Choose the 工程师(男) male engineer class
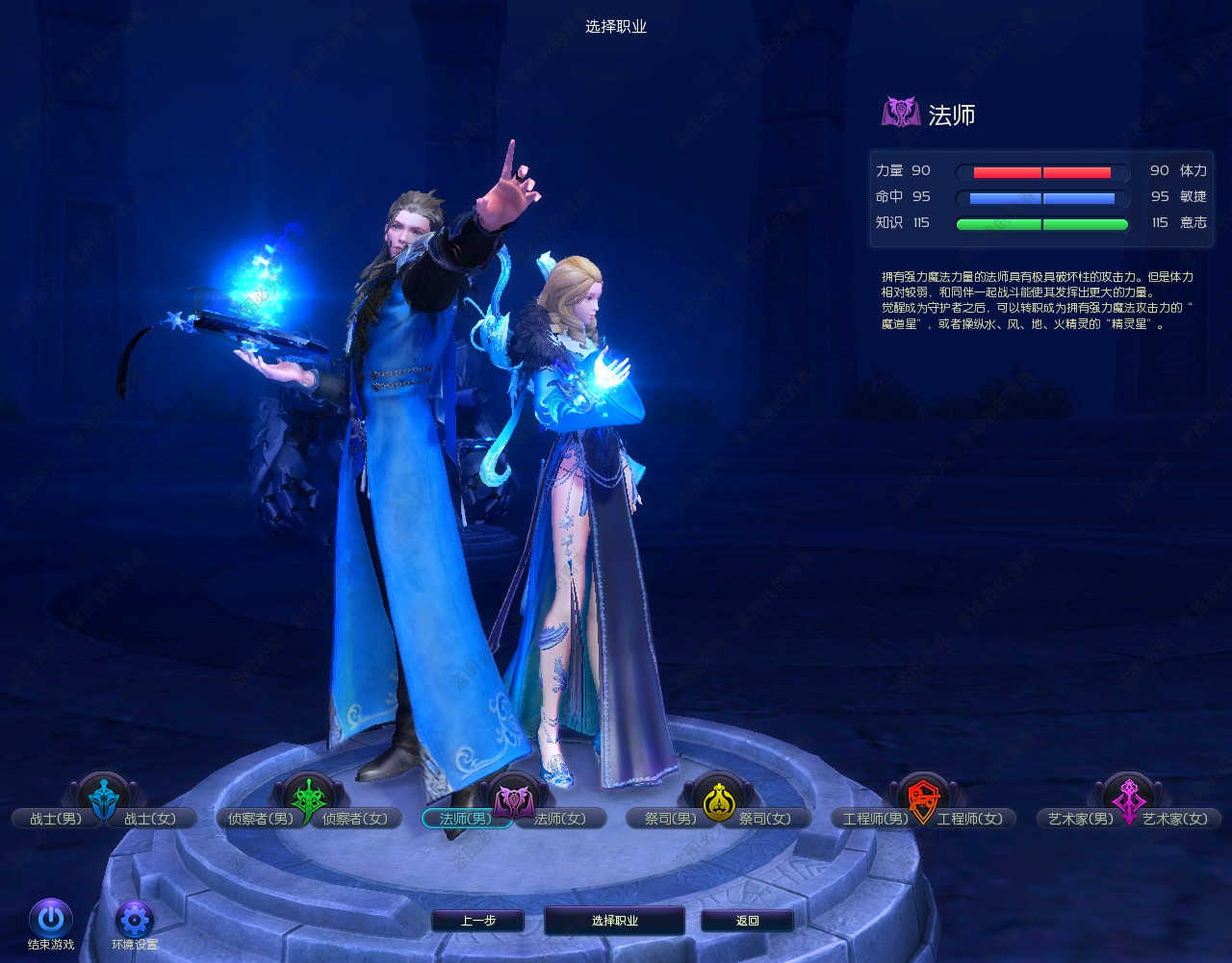Viewport: 1232px width, 963px height. pyautogui.click(x=875, y=819)
